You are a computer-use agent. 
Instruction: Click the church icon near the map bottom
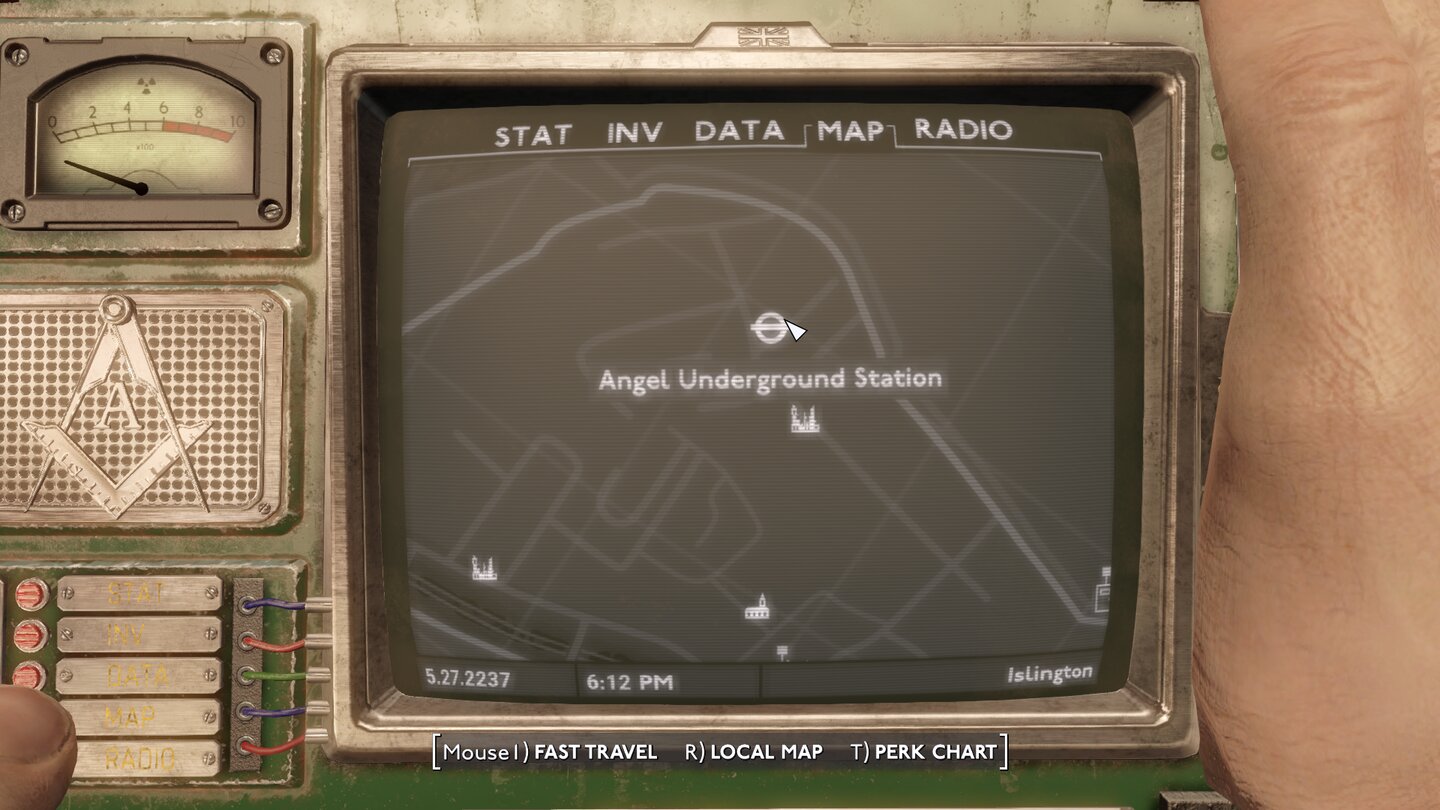757,606
